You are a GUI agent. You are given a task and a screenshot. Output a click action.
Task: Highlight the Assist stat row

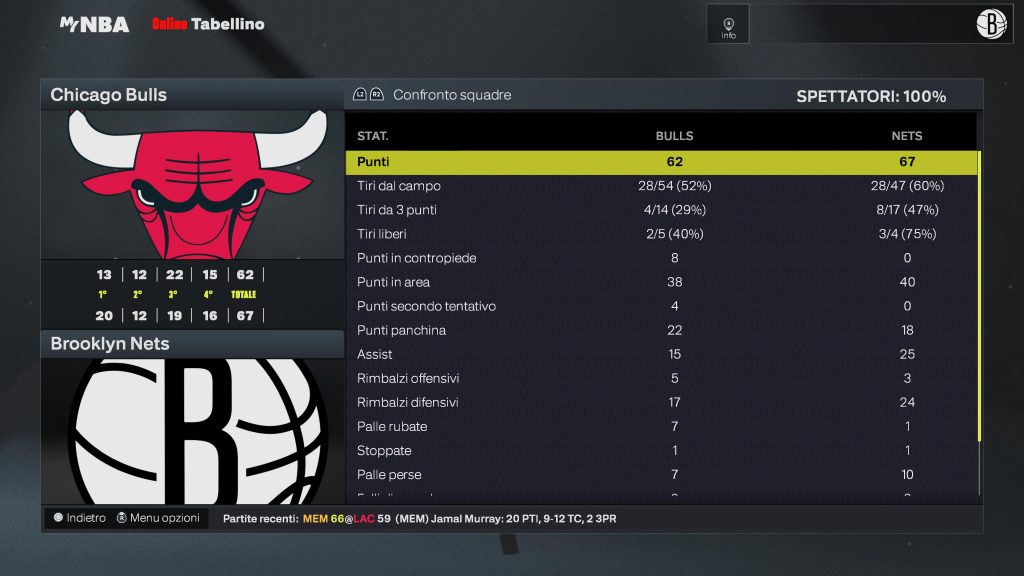pos(661,354)
